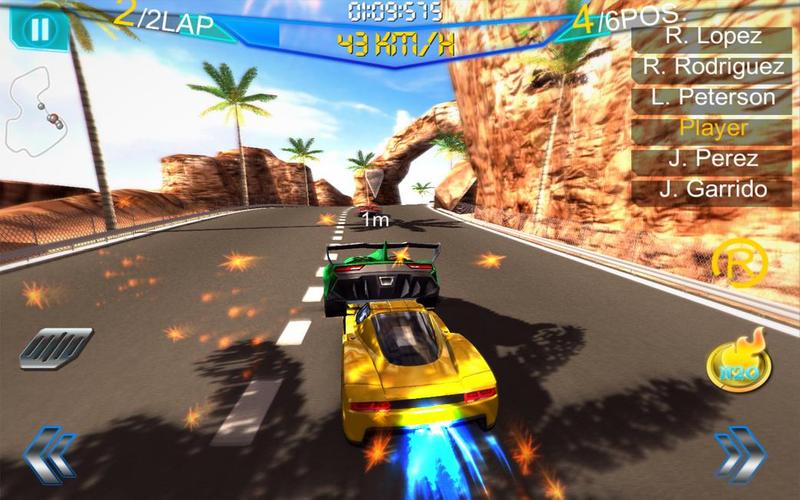Select L. Peterson in the standings
The width and height of the screenshot is (800, 500).
pyautogui.click(x=713, y=97)
